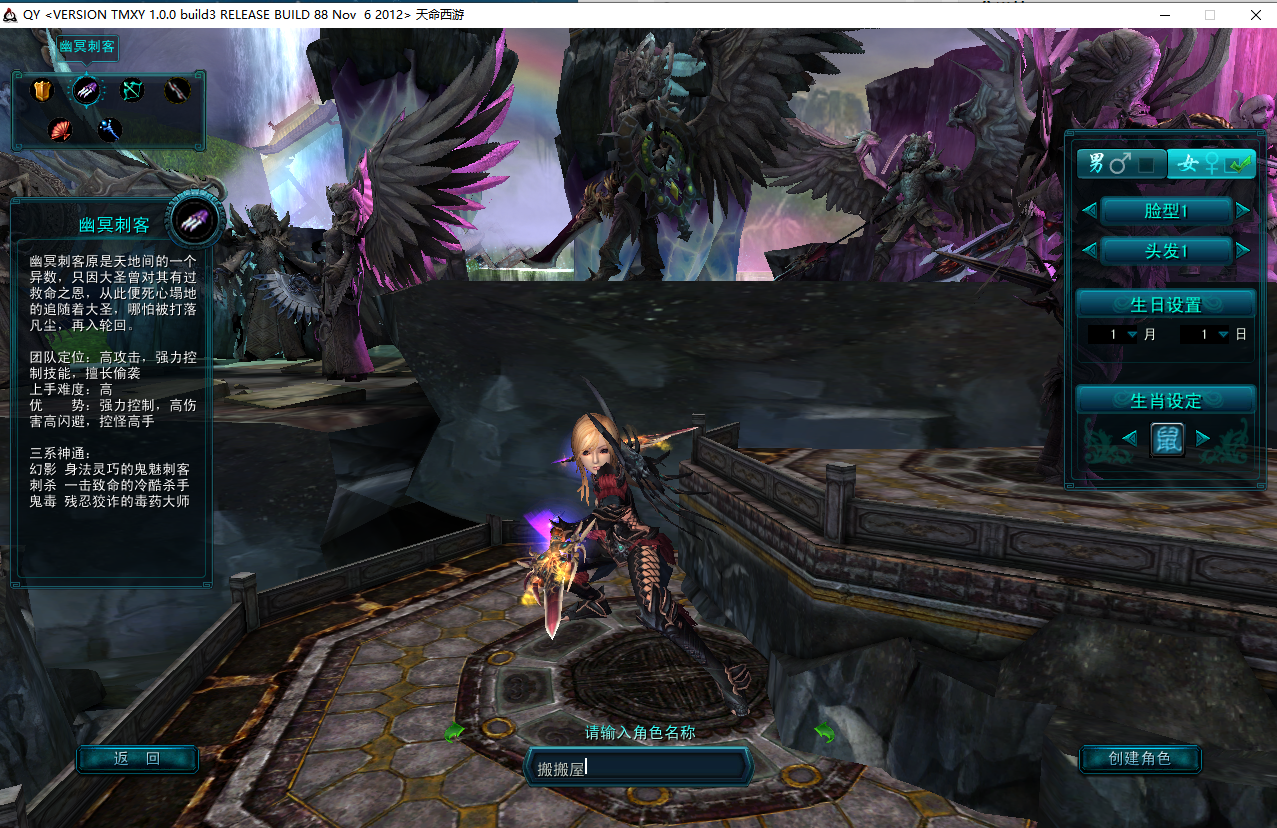Image resolution: width=1277 pixels, height=828 pixels.
Task: Switch to previous hairstyle (头发)
Action: pos(1089,250)
